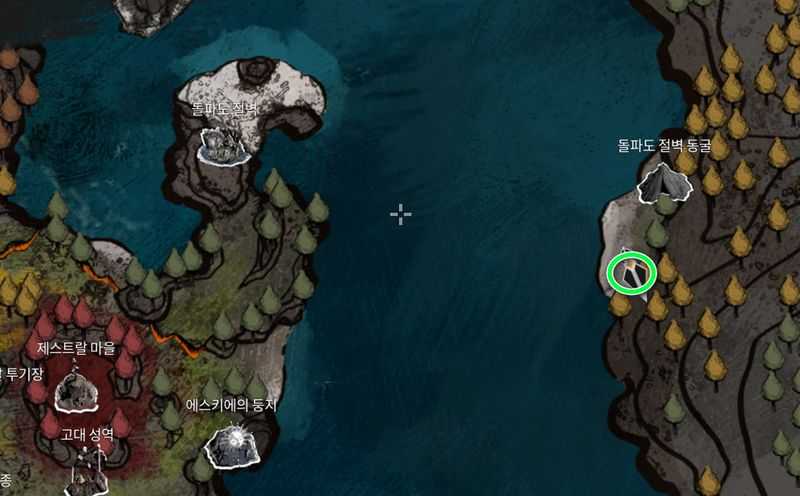
Task: Select the 돌파도 절벽 map marker
Action: [225, 143]
